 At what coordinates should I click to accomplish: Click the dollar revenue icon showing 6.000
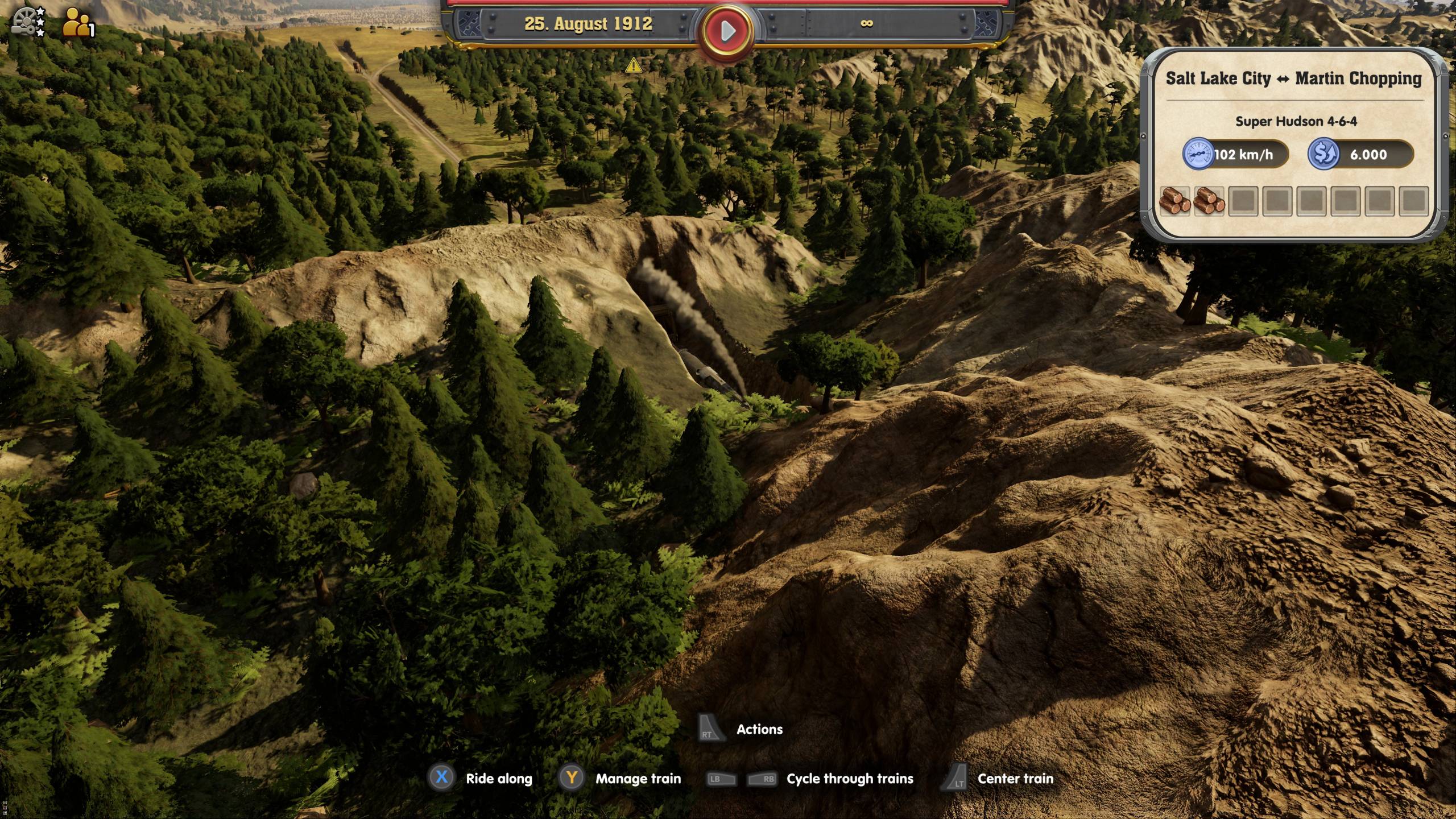click(x=1326, y=154)
